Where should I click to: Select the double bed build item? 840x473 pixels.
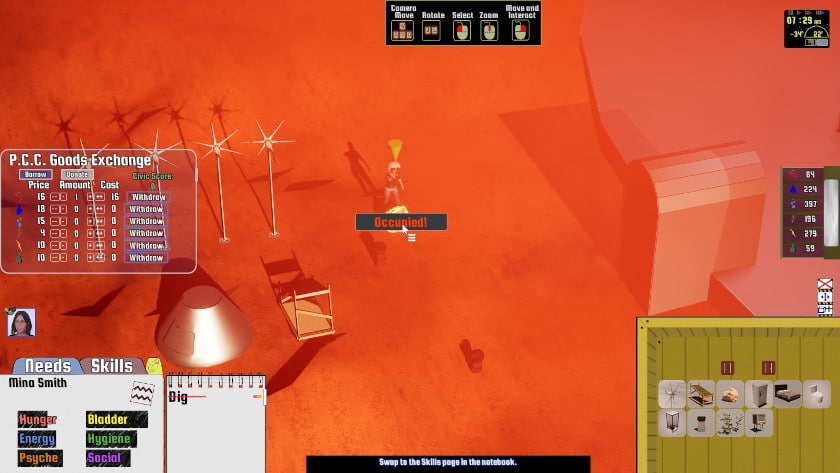(x=788, y=394)
